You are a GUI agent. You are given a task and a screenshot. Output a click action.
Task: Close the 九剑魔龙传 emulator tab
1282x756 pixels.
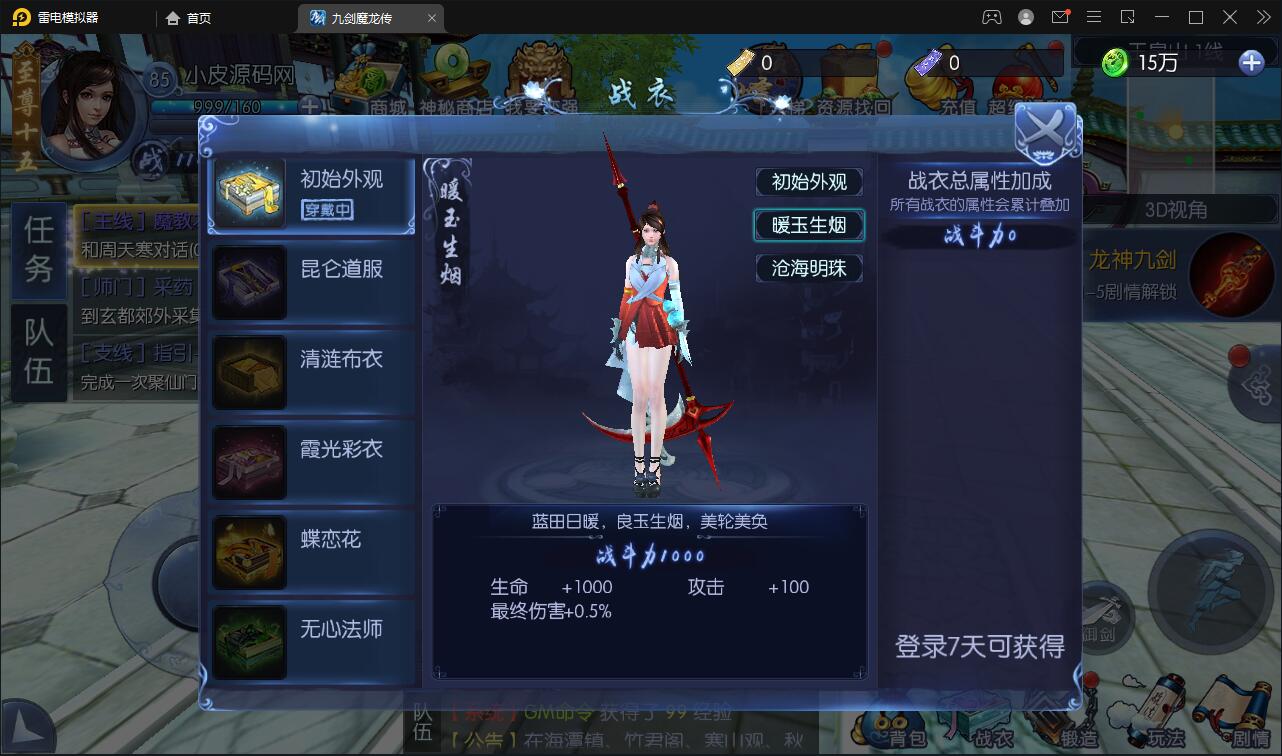click(432, 18)
